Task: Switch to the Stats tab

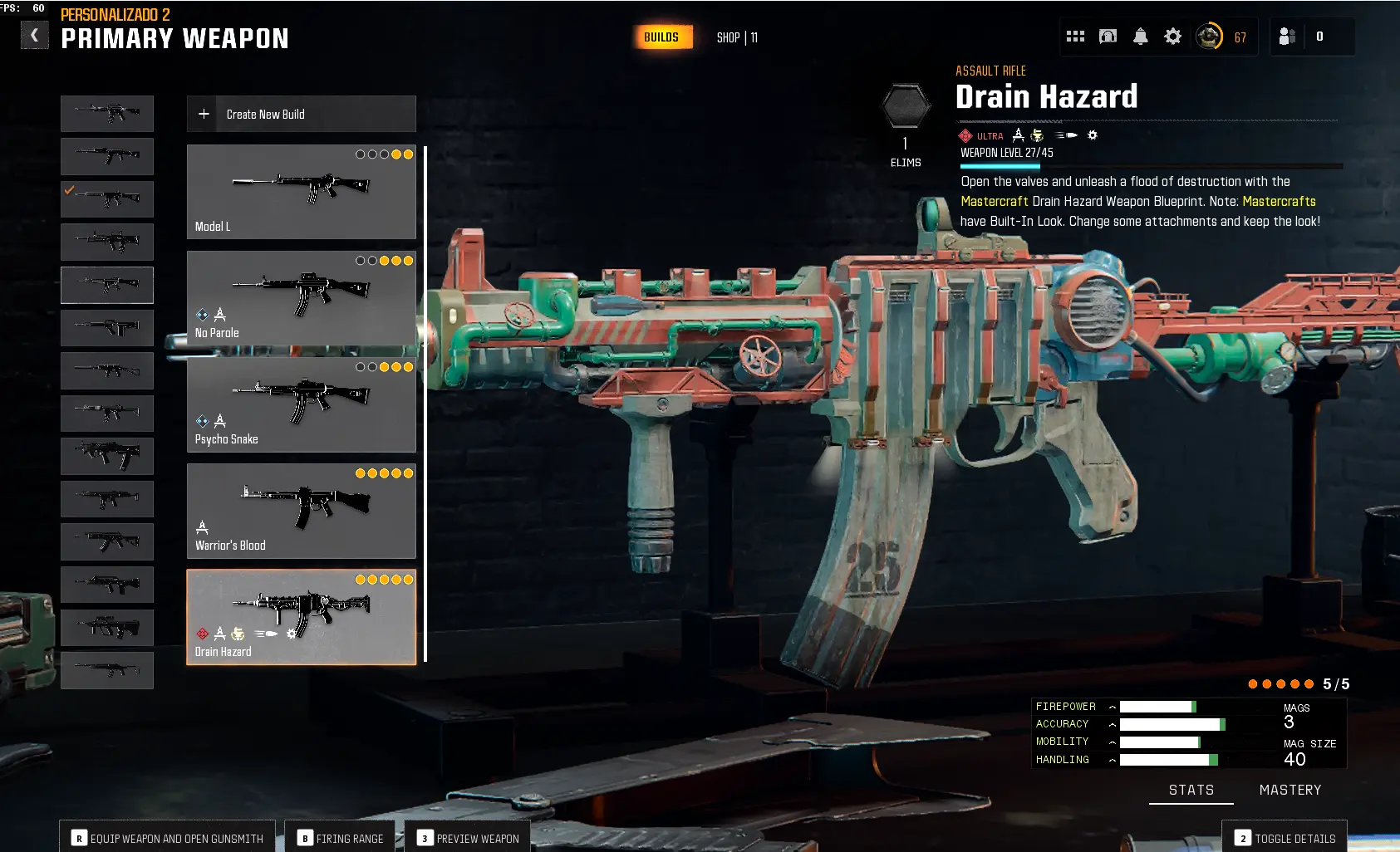Action: tap(1191, 790)
